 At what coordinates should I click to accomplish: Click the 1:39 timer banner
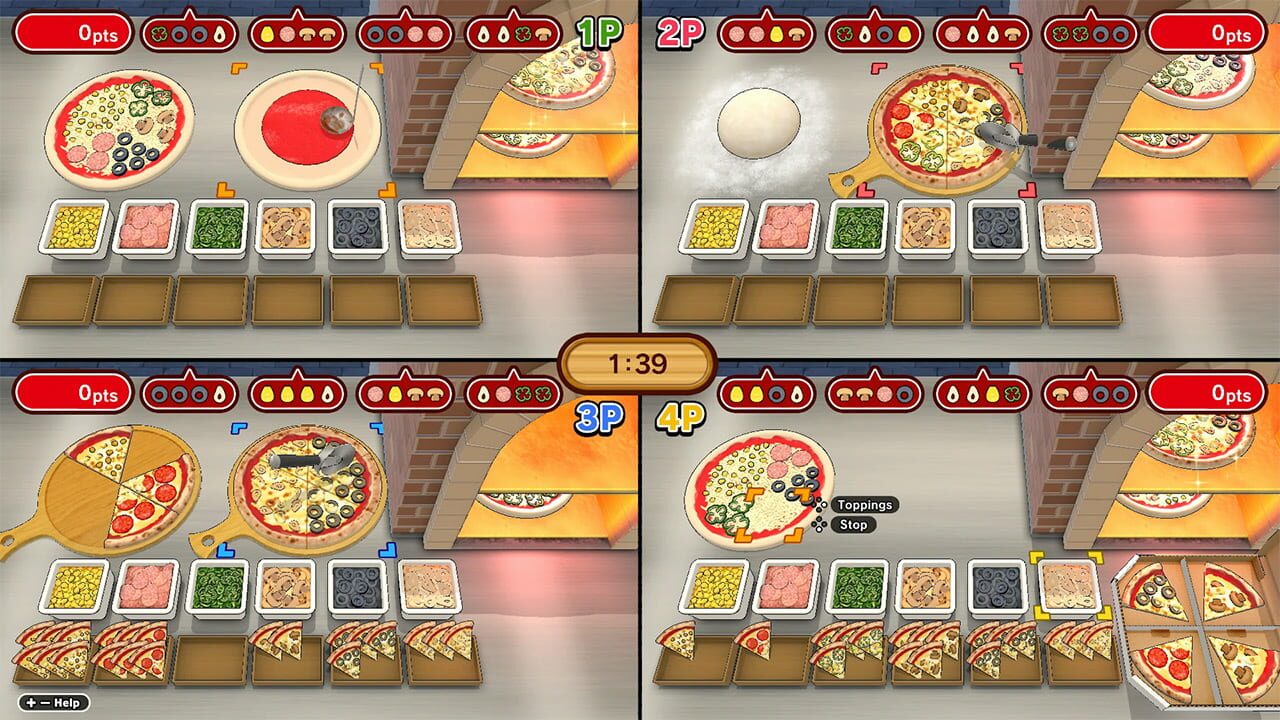click(640, 365)
